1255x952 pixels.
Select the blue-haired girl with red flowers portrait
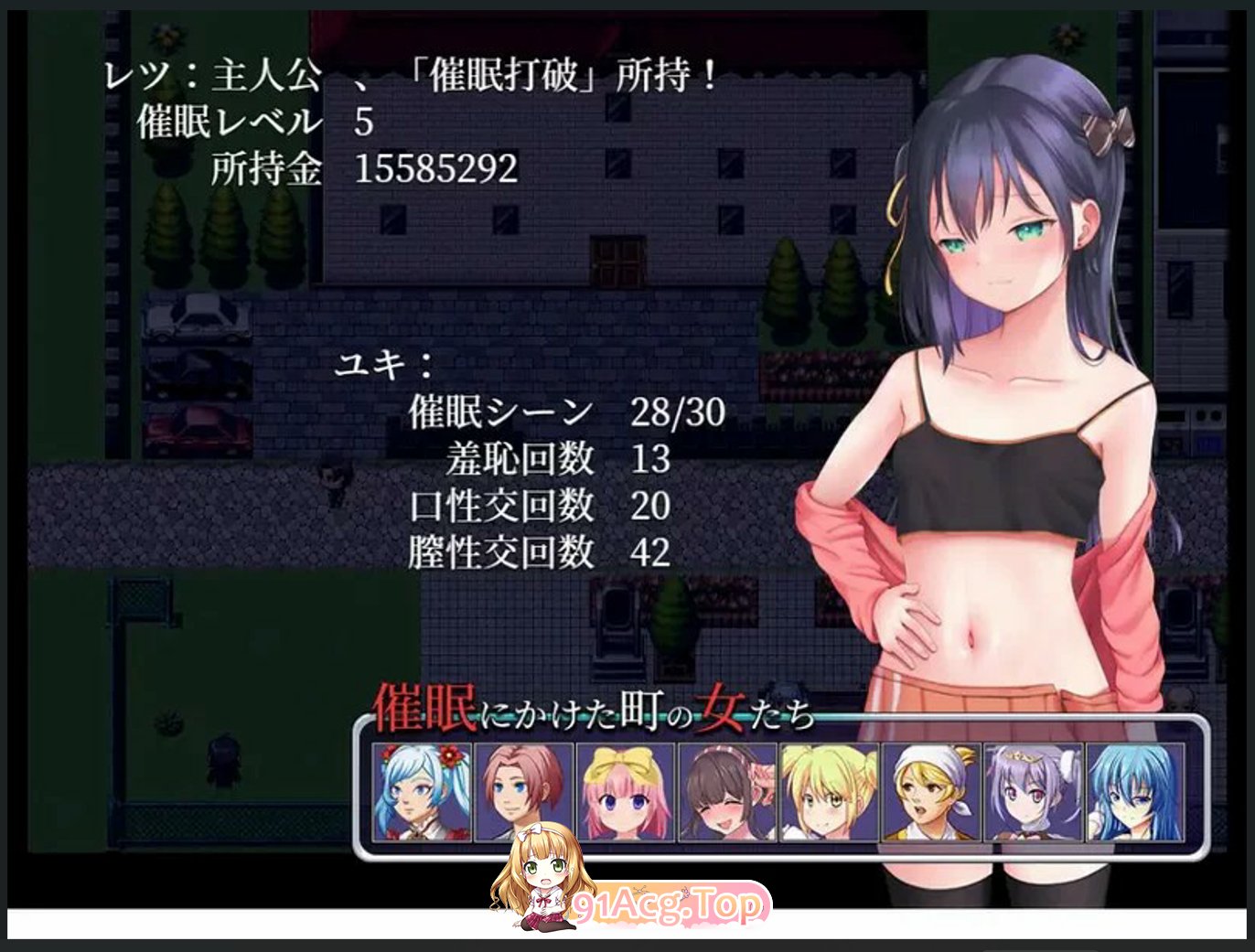coord(422,792)
